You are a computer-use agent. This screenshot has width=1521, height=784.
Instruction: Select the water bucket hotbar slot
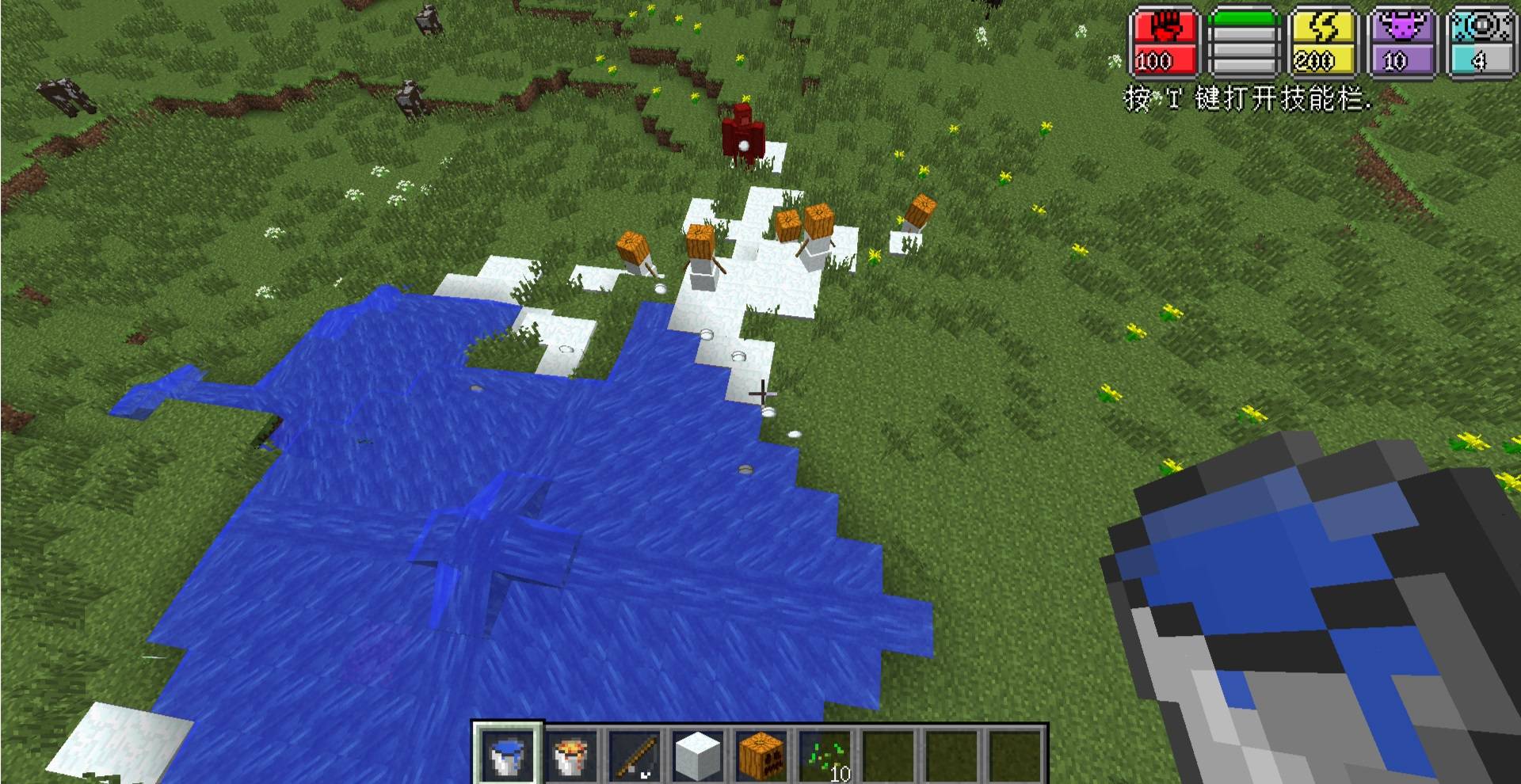tap(507, 754)
